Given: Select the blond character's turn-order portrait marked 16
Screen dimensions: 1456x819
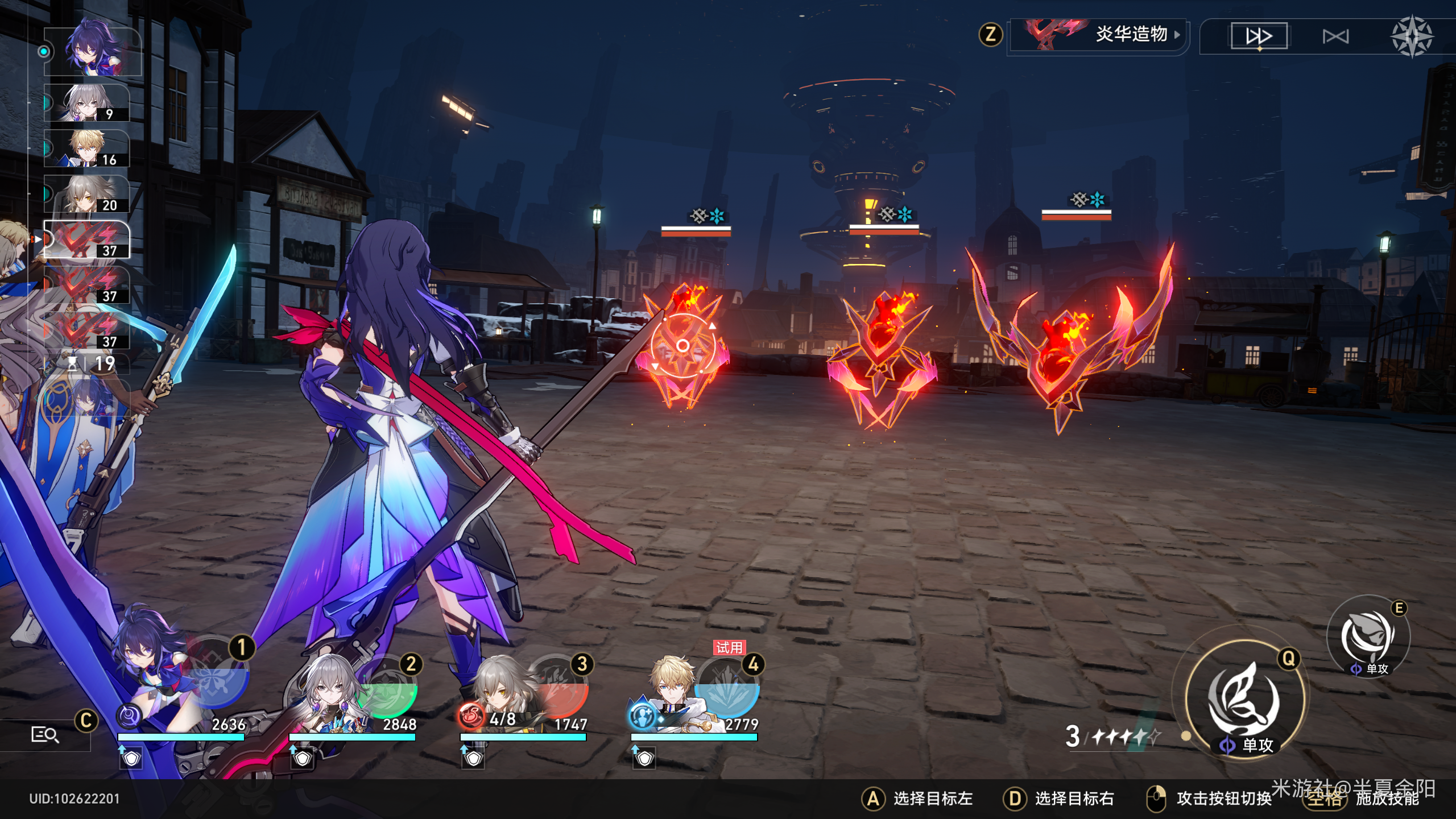Looking at the screenshot, I should click(87, 148).
